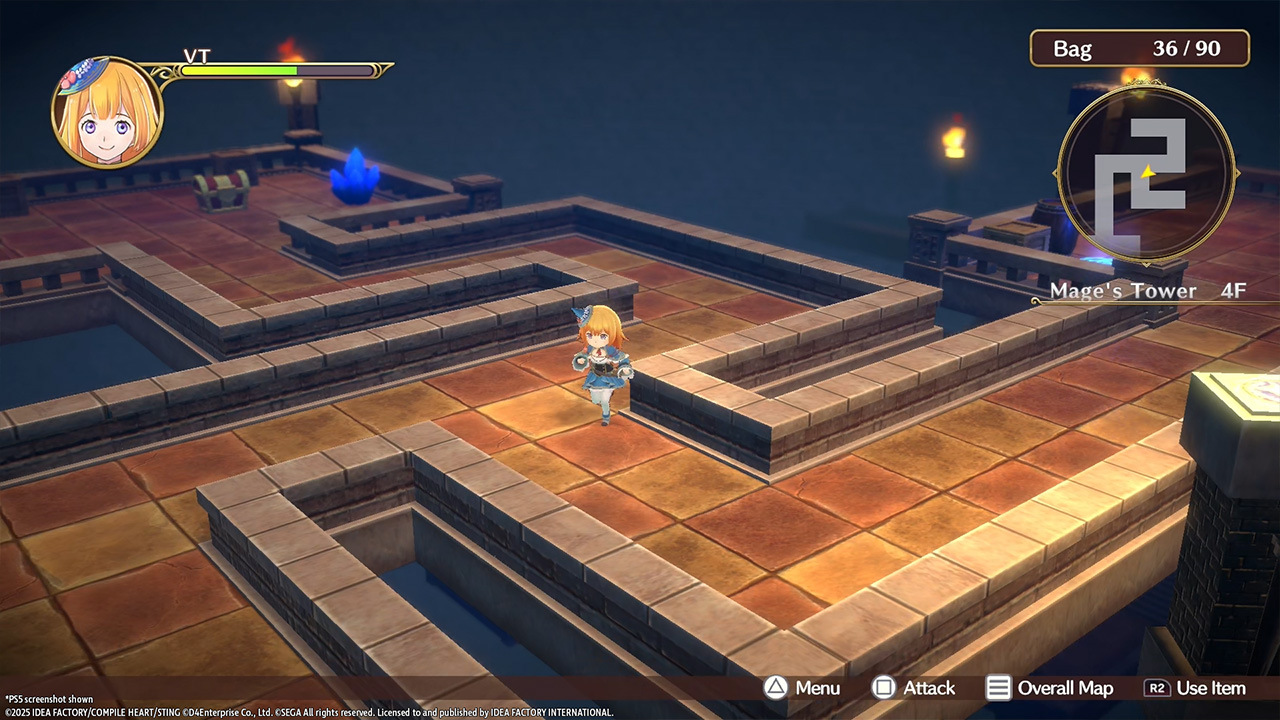Viewport: 1280px width, 720px height.
Task: Click the character portrait of the blonde girl
Action: click(107, 112)
